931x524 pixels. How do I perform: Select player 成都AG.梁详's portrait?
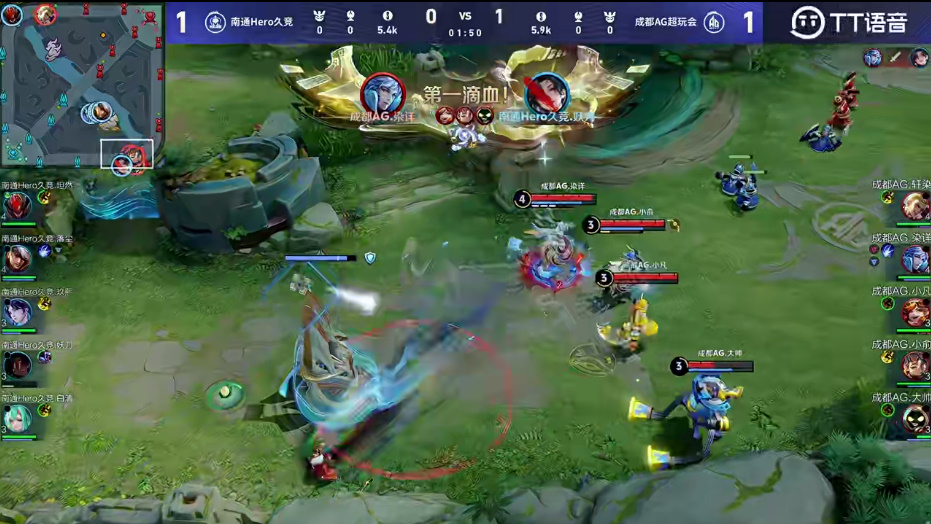[x=914, y=260]
